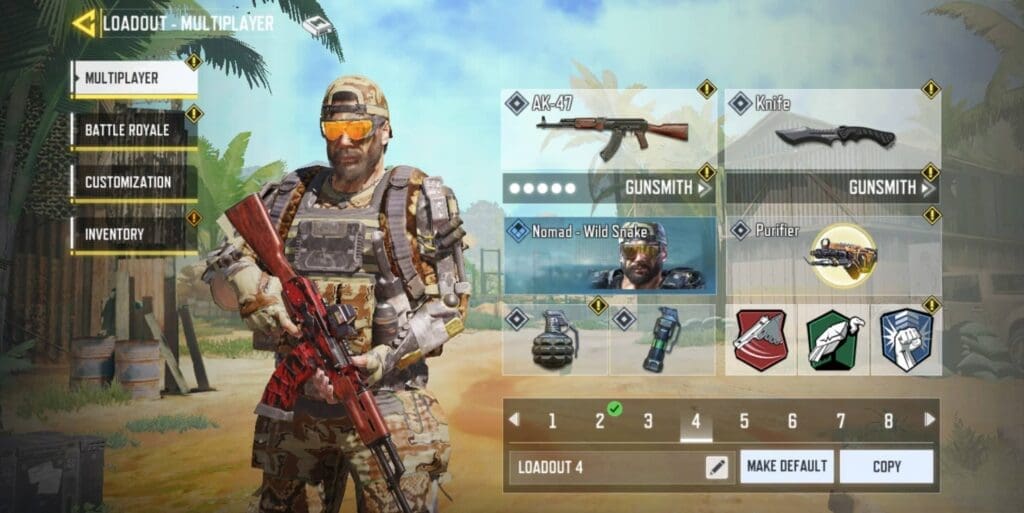Select the blue fist perk badge
This screenshot has width=1024, height=513.
905,340
